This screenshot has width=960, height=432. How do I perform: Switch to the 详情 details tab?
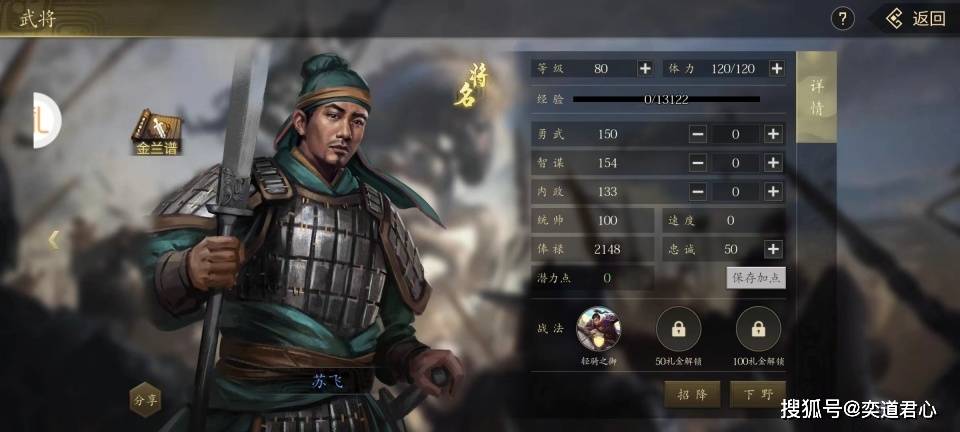point(817,98)
